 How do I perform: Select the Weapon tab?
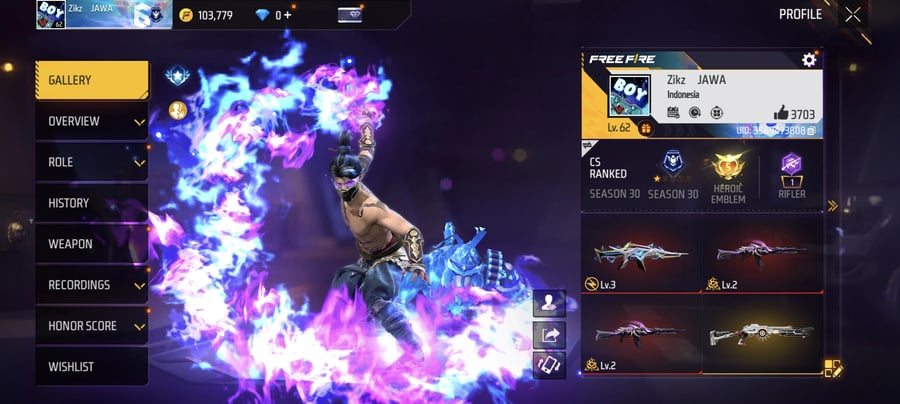pyautogui.click(x=91, y=244)
